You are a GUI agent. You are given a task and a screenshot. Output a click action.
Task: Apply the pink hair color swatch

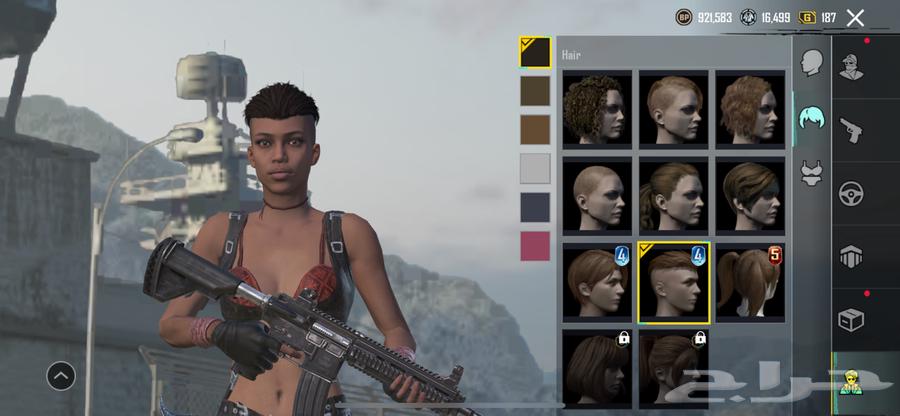[x=535, y=246]
